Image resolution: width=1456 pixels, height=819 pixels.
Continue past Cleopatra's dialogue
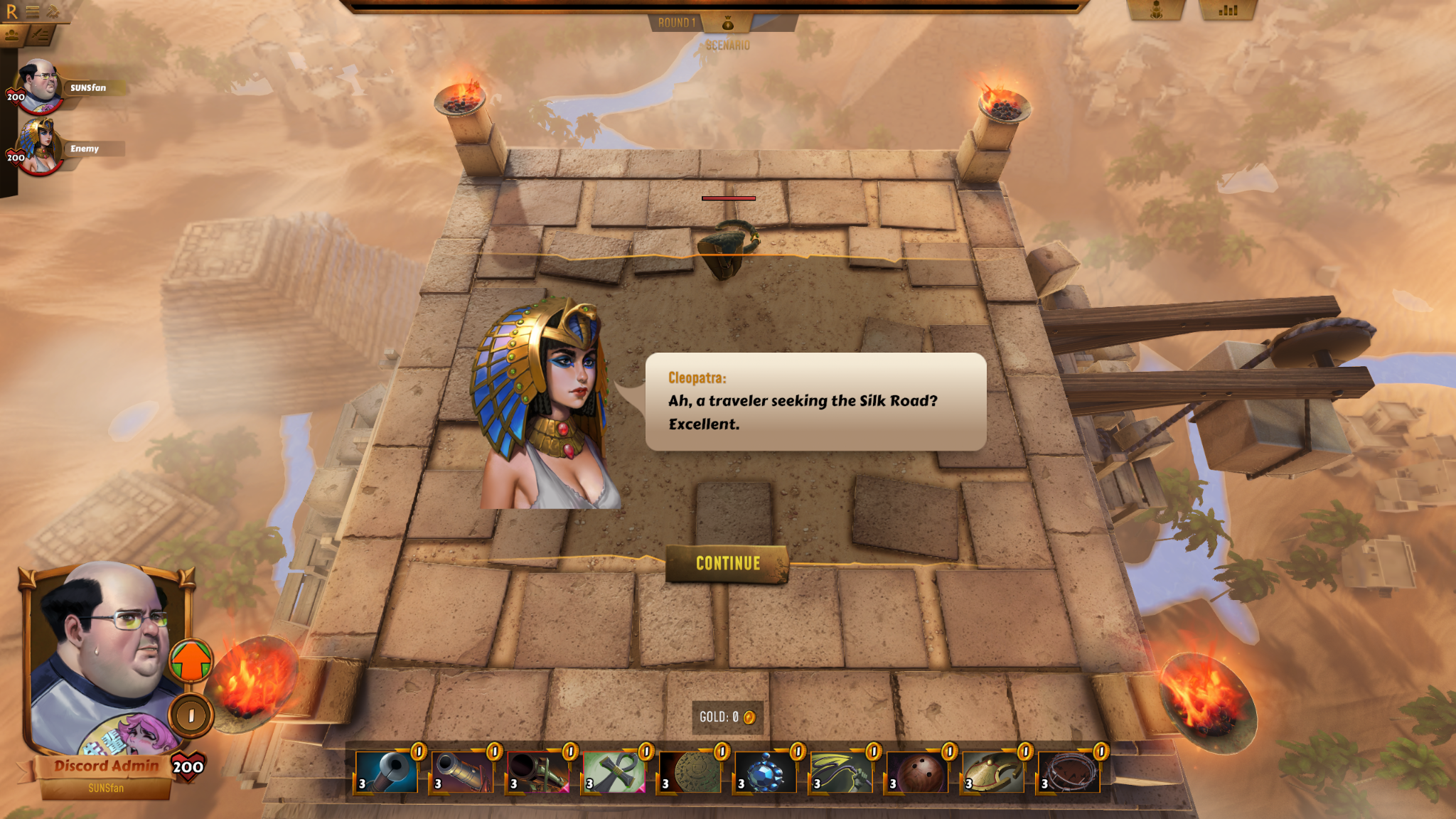(x=727, y=564)
